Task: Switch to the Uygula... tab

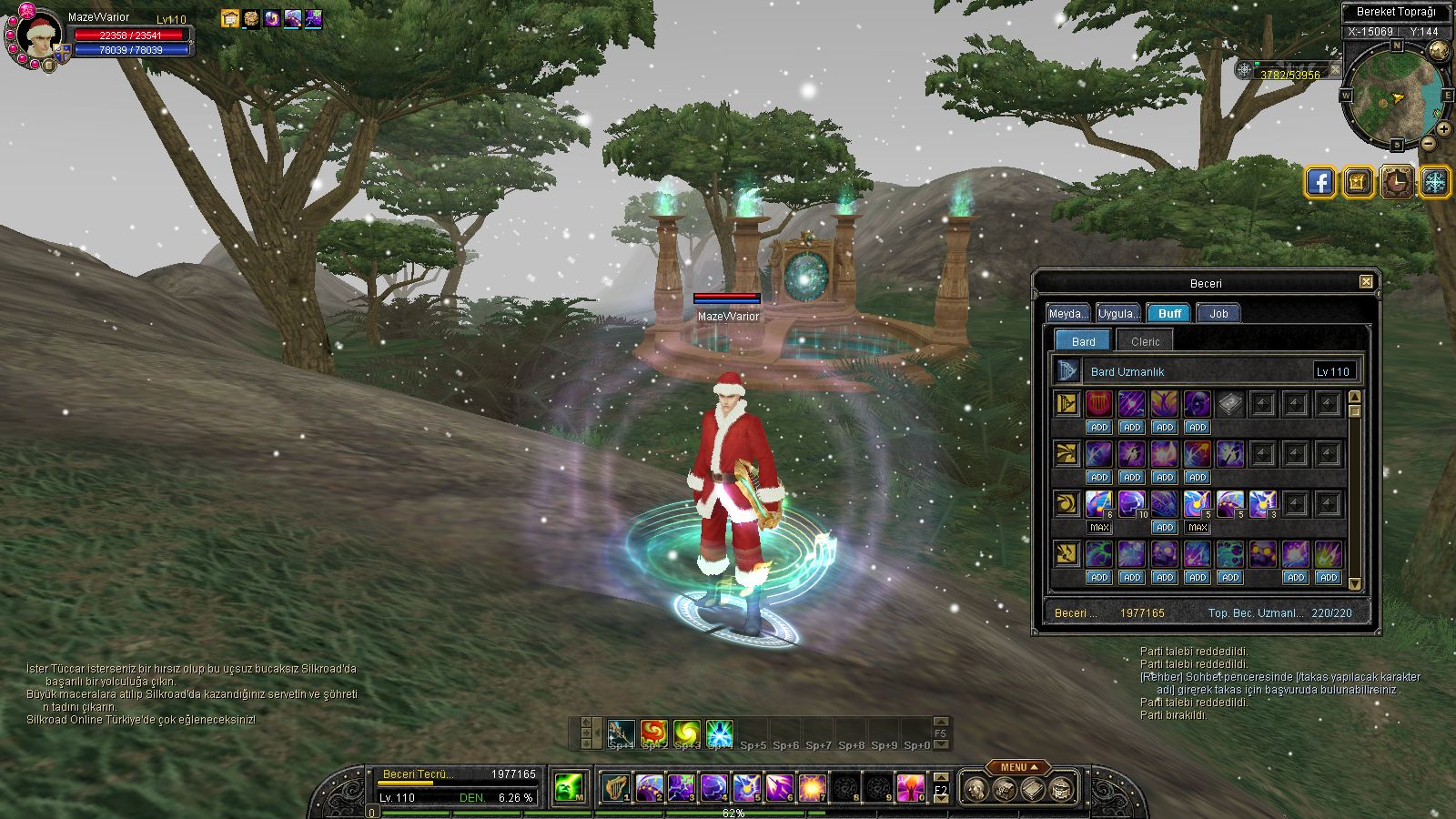Action: [x=1118, y=313]
